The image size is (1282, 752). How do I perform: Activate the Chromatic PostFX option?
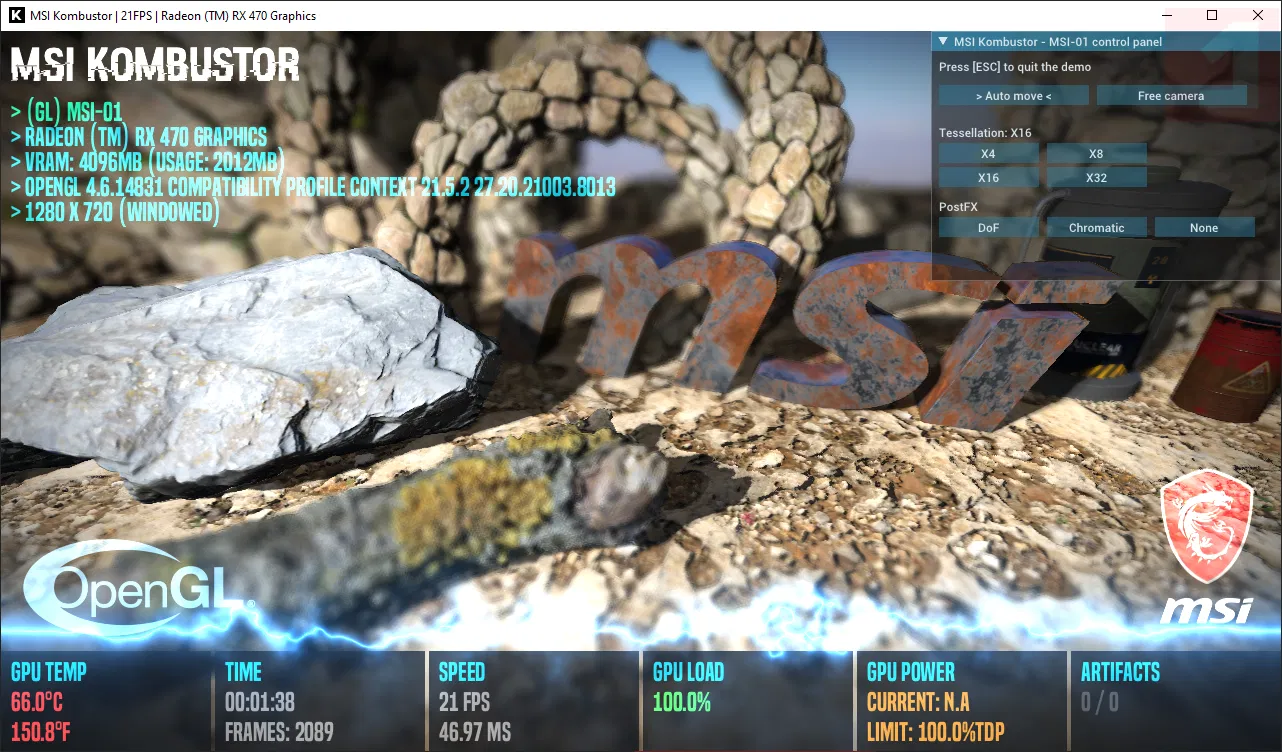[1096, 228]
